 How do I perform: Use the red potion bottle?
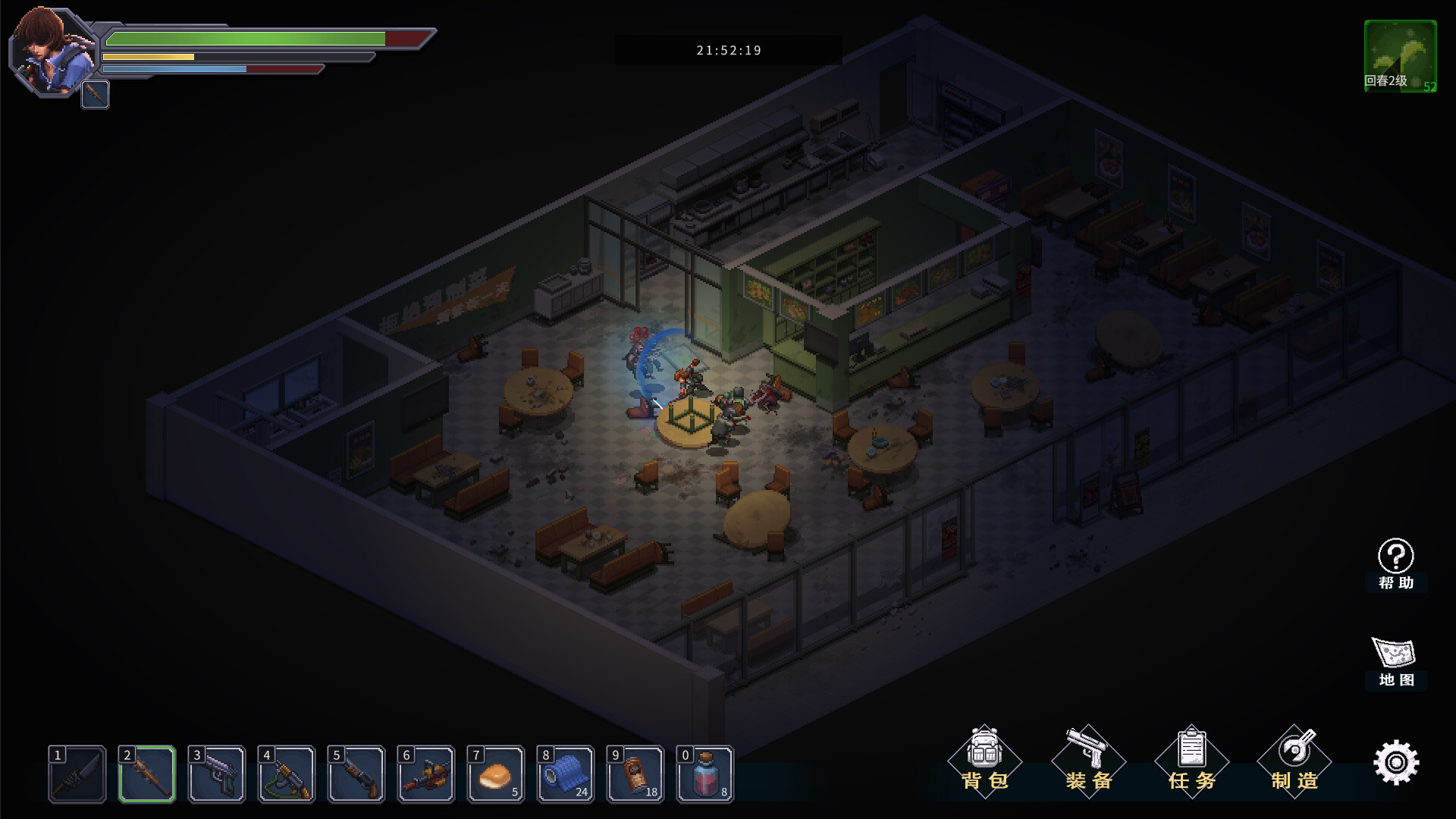click(705, 773)
